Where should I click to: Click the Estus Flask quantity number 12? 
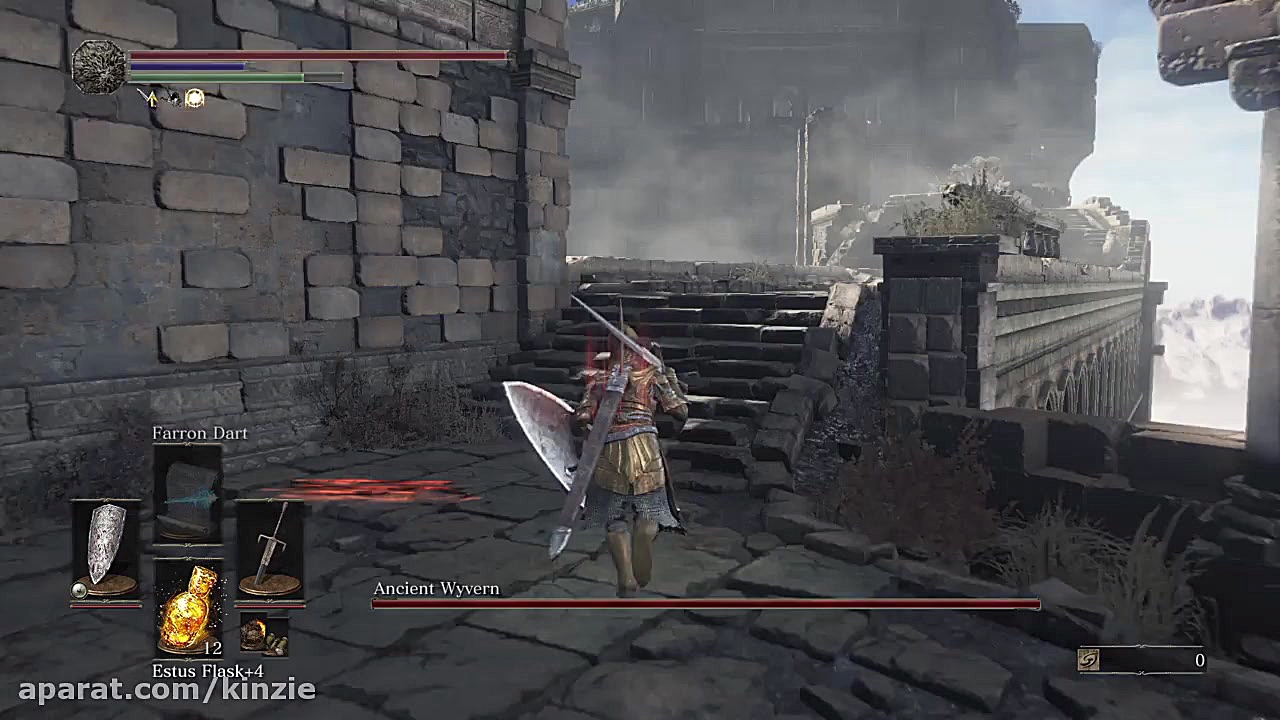pos(214,648)
